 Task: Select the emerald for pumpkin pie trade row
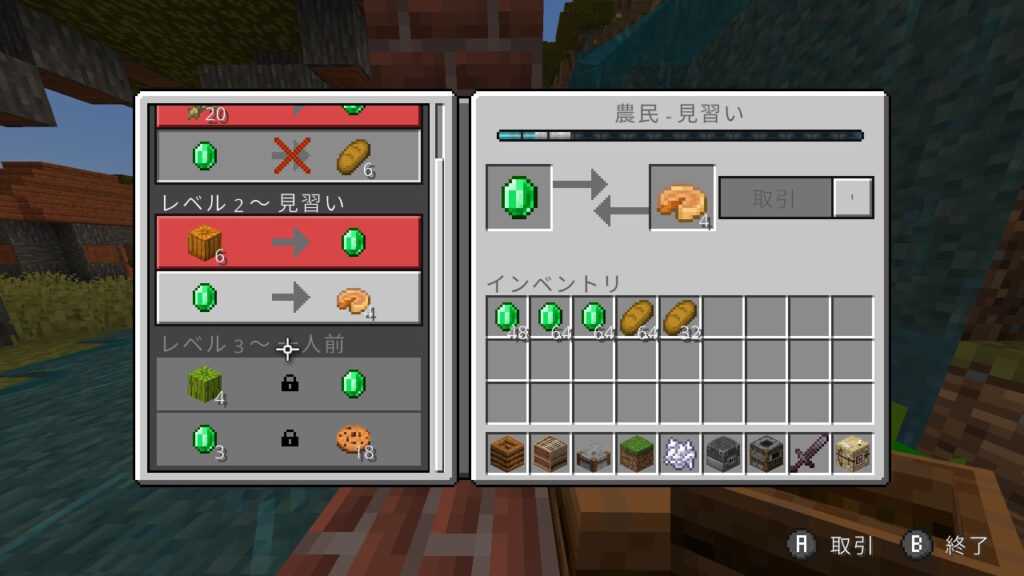tap(288, 298)
